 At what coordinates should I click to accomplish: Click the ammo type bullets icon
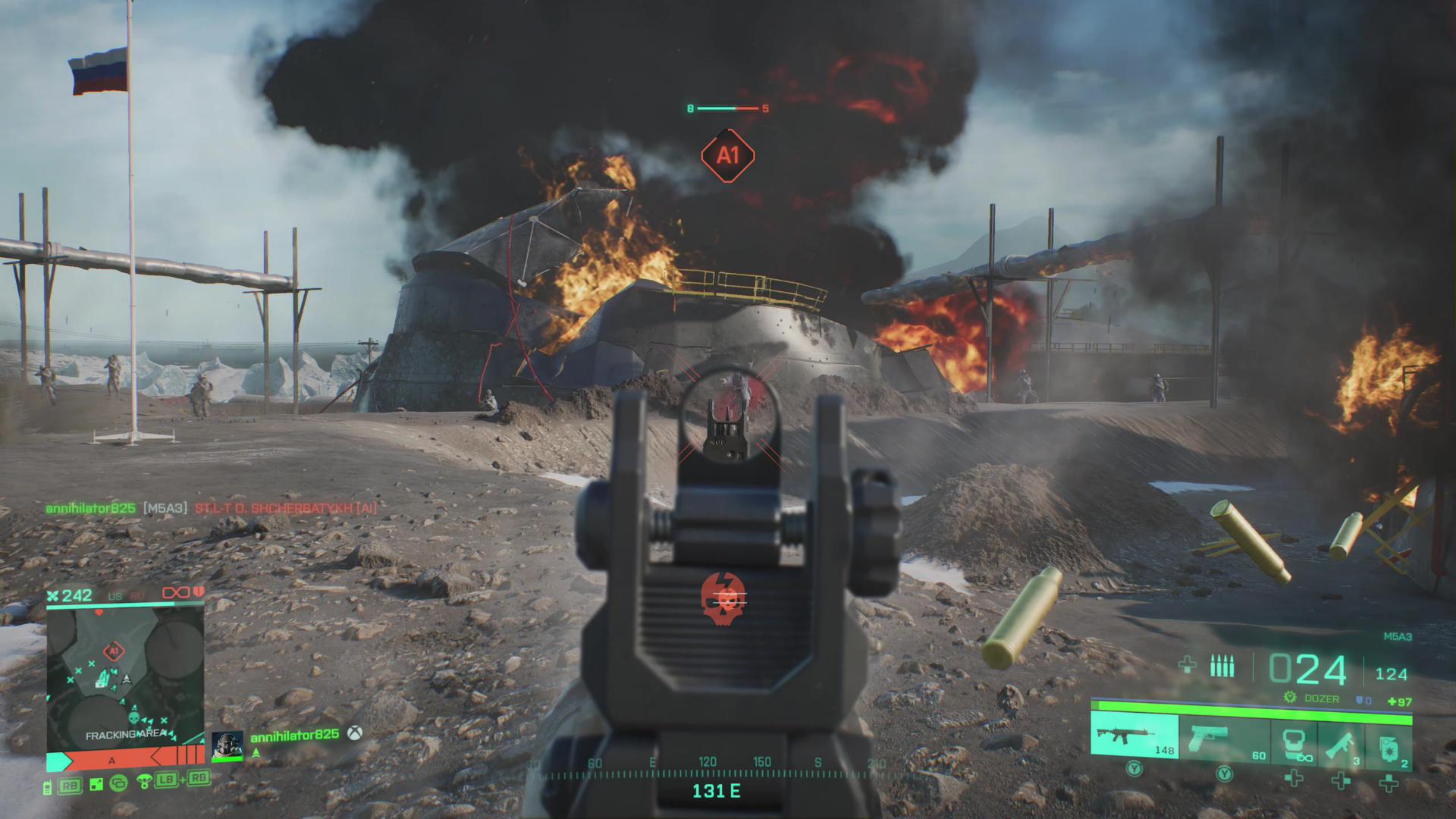pos(1222,667)
